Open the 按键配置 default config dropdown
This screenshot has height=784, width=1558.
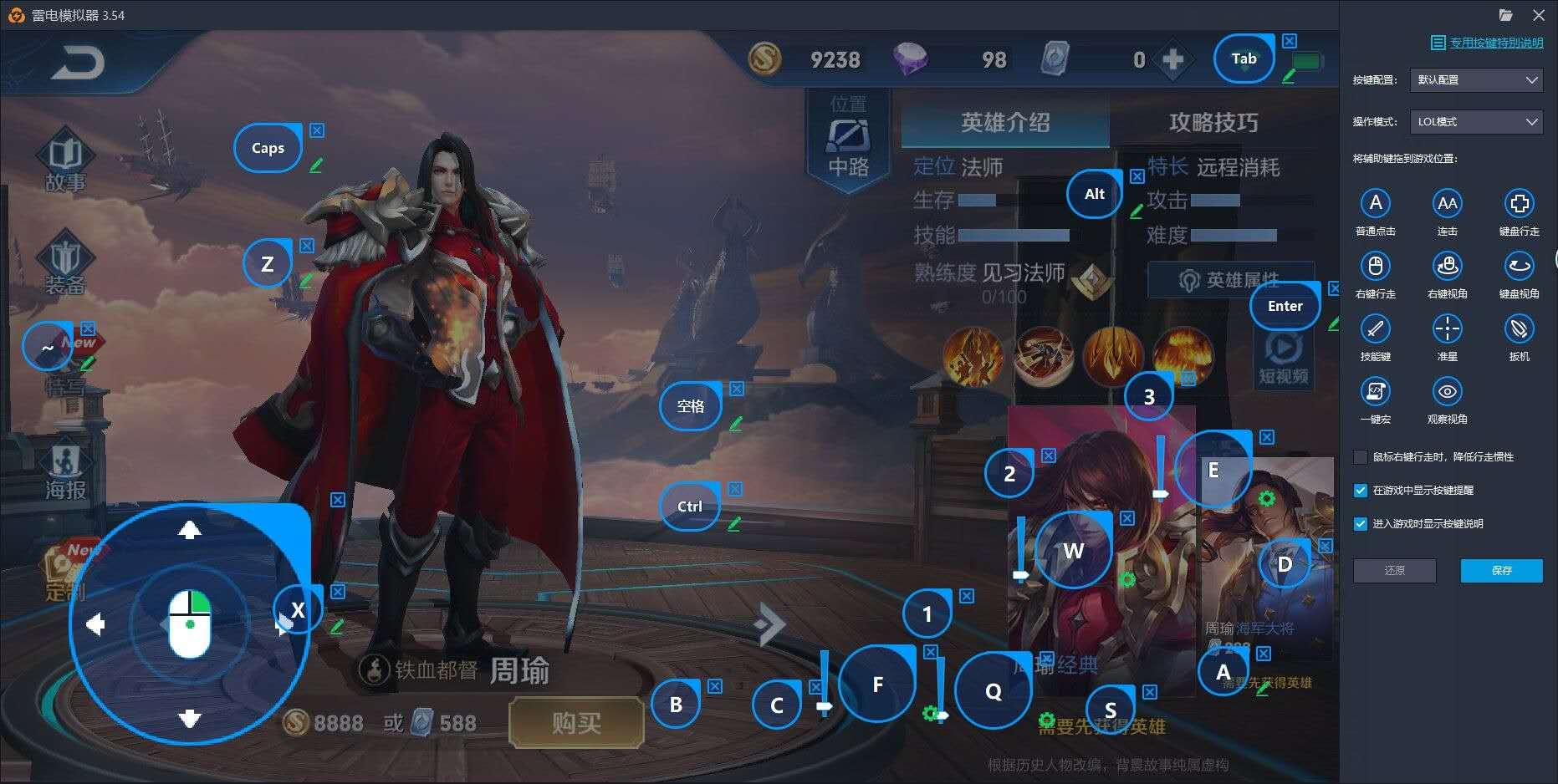point(1476,80)
